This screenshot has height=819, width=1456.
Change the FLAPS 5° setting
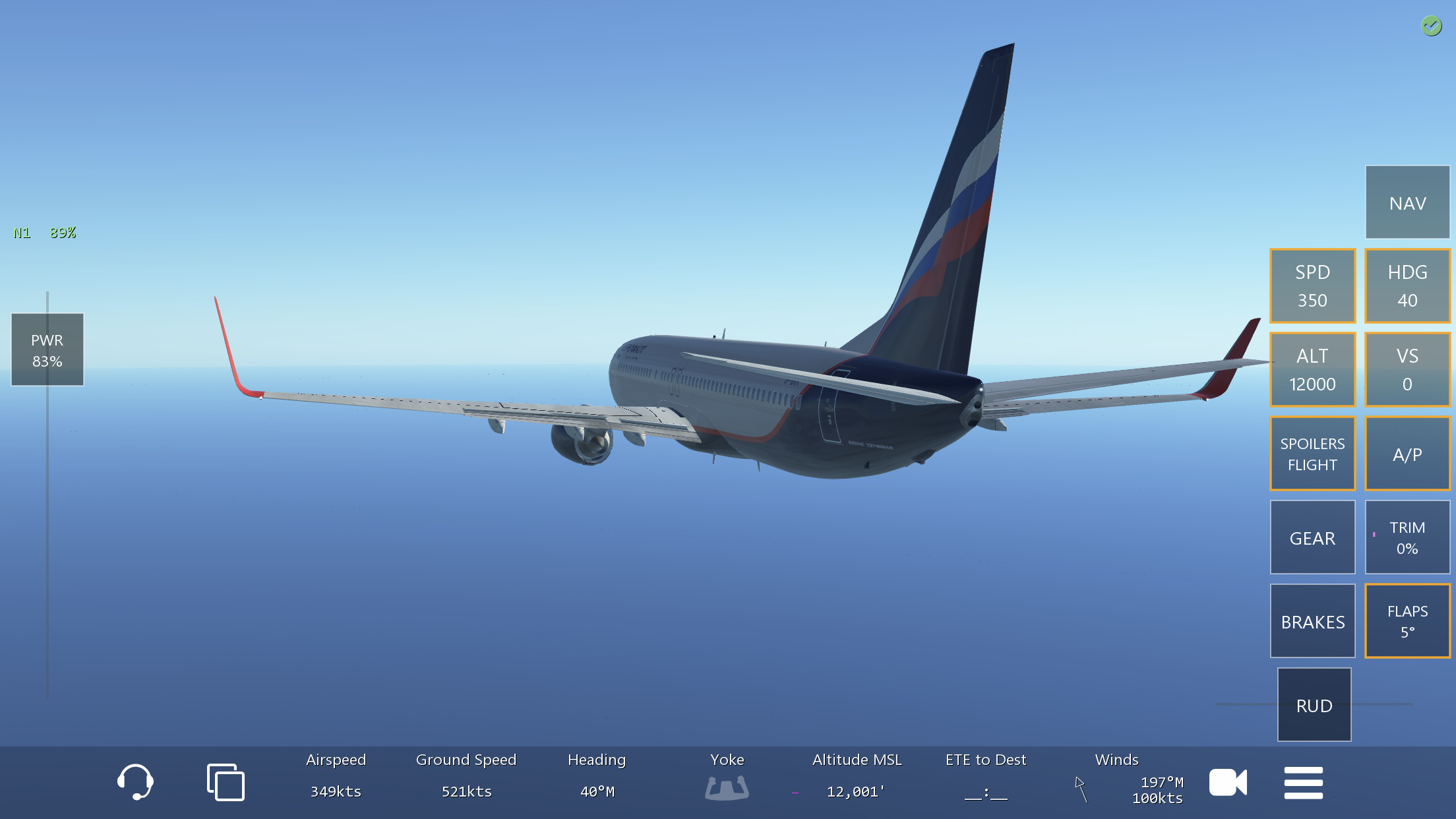click(x=1407, y=621)
